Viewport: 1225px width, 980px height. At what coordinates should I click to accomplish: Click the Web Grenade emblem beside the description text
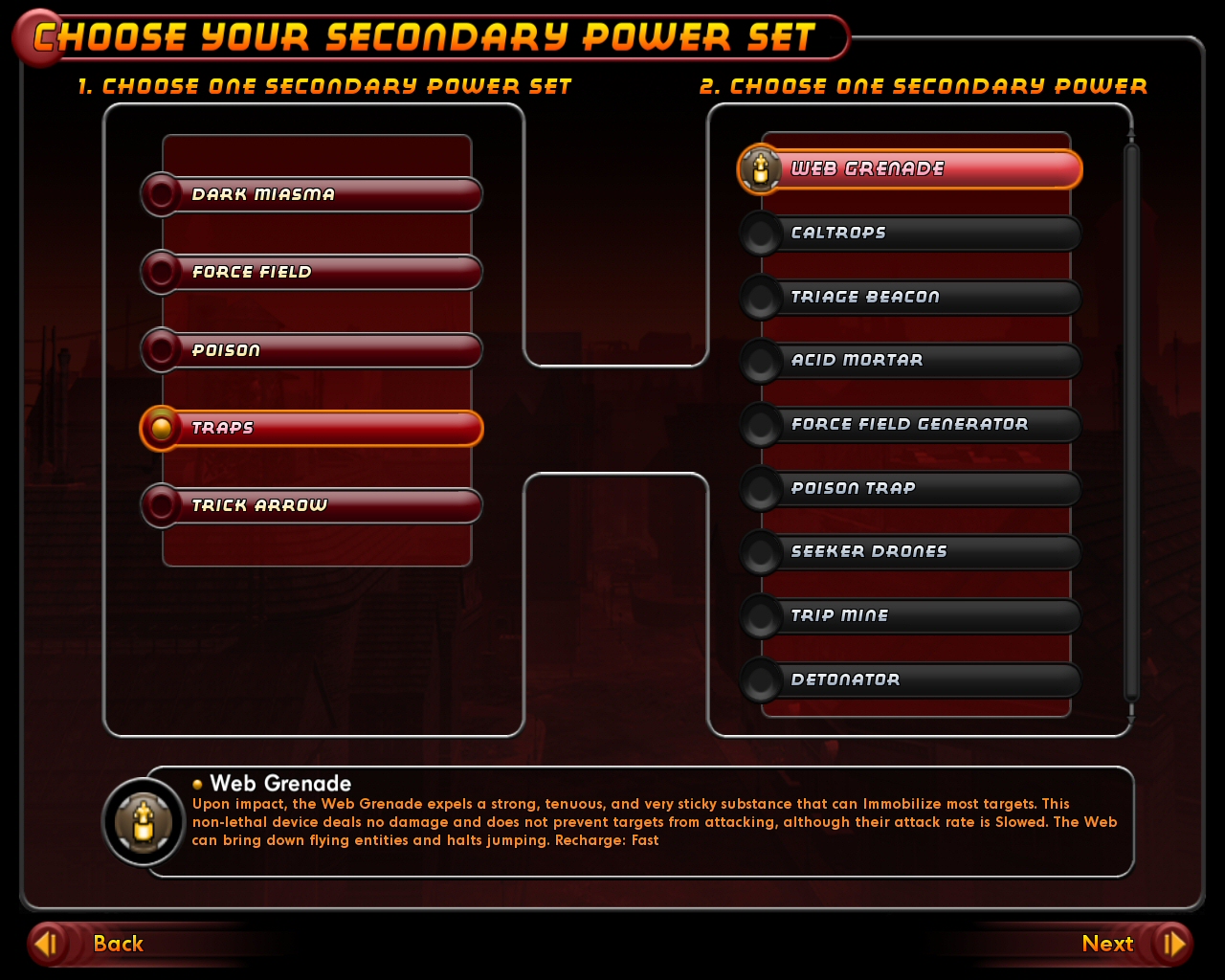[x=143, y=821]
